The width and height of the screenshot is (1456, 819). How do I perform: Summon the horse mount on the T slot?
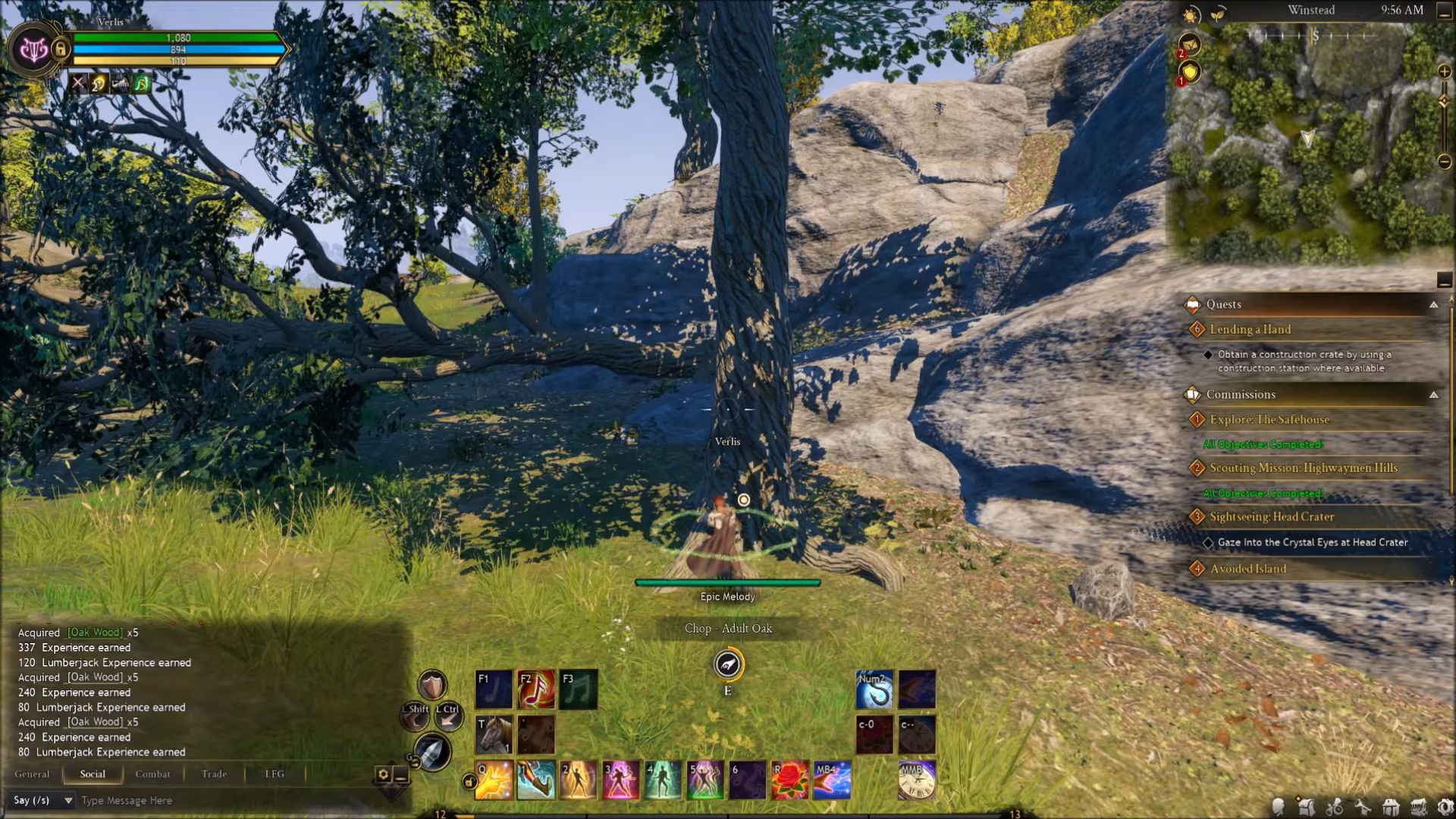pyautogui.click(x=494, y=733)
